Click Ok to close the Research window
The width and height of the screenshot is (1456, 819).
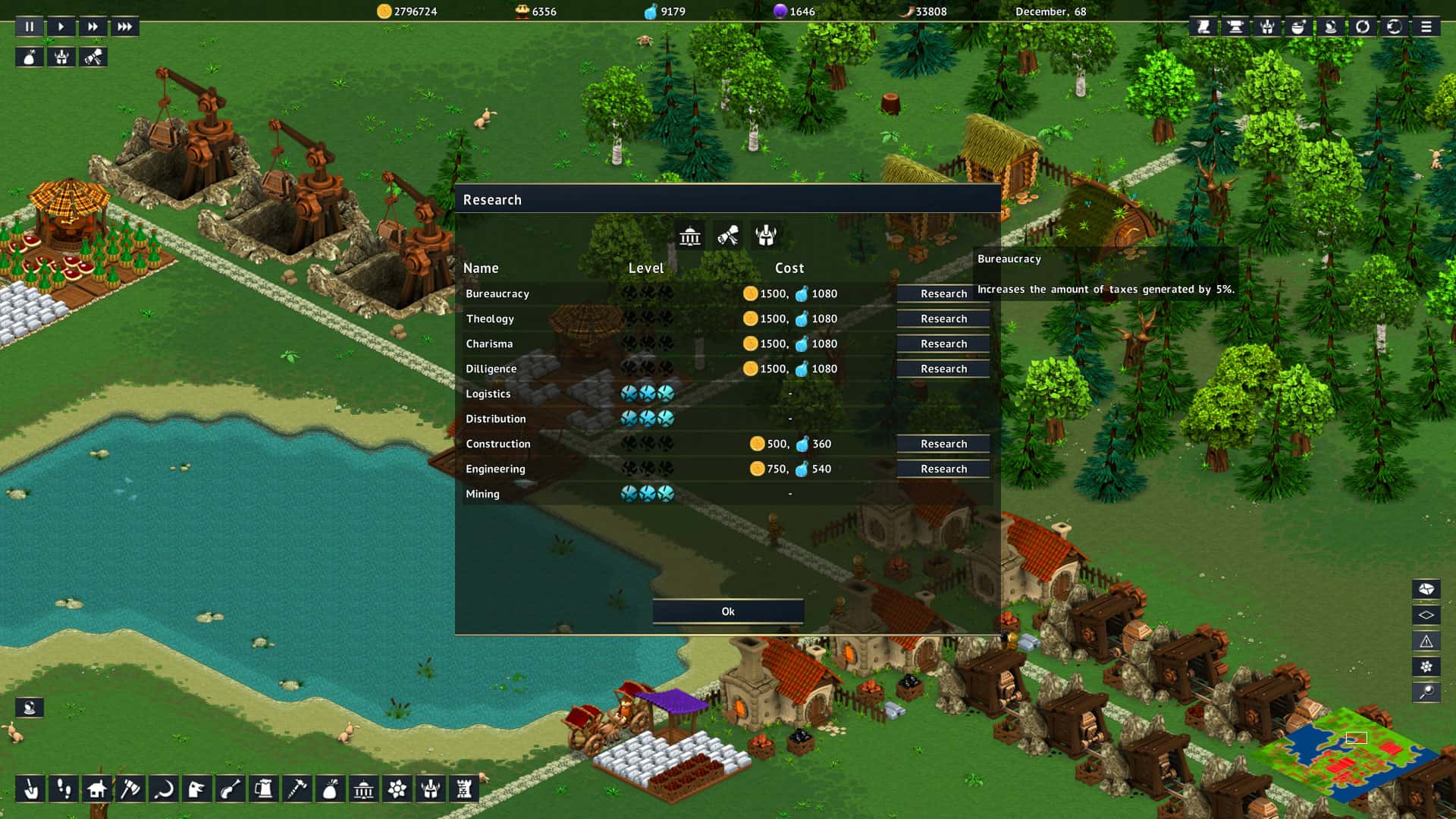point(727,610)
